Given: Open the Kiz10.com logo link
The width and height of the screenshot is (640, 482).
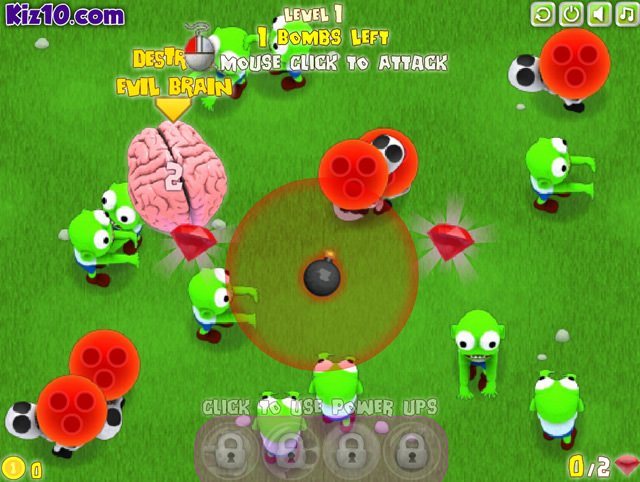Looking at the screenshot, I should point(64,15).
